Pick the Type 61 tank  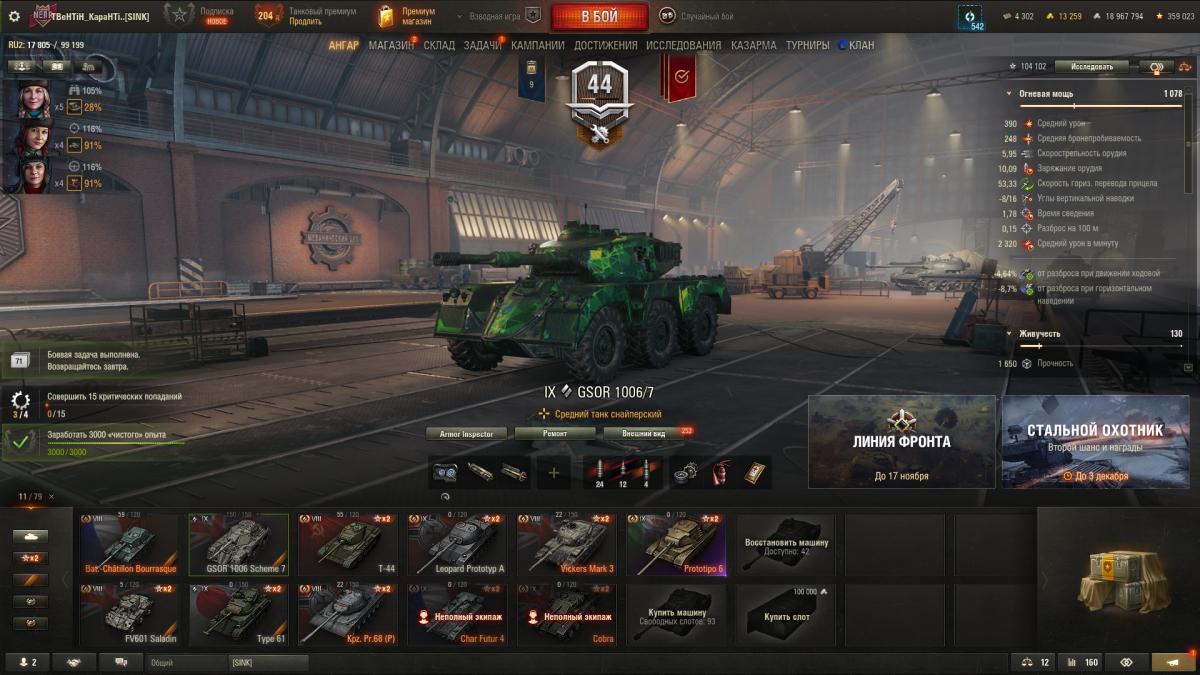[x=238, y=614]
